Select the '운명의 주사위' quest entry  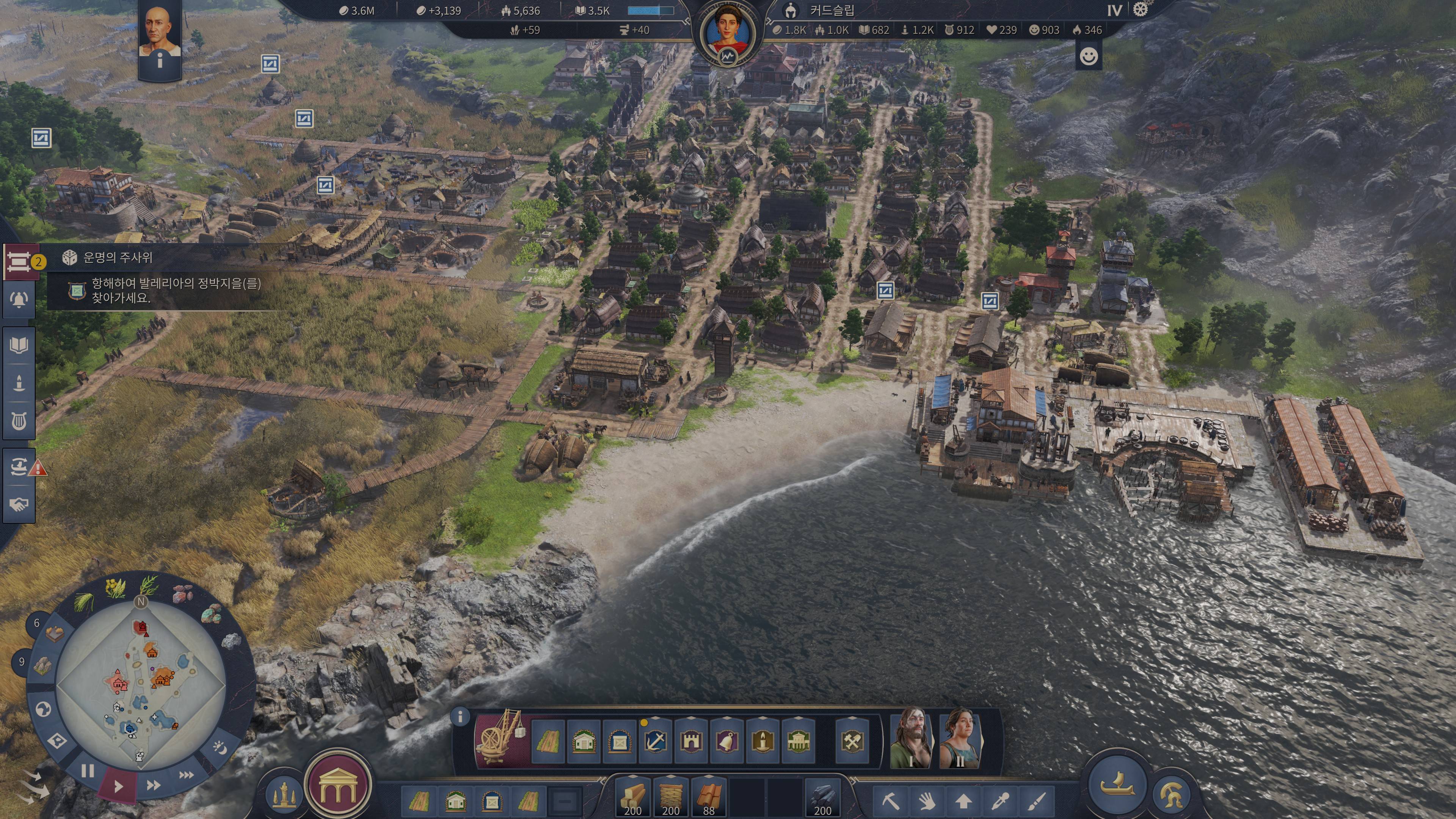tap(118, 258)
